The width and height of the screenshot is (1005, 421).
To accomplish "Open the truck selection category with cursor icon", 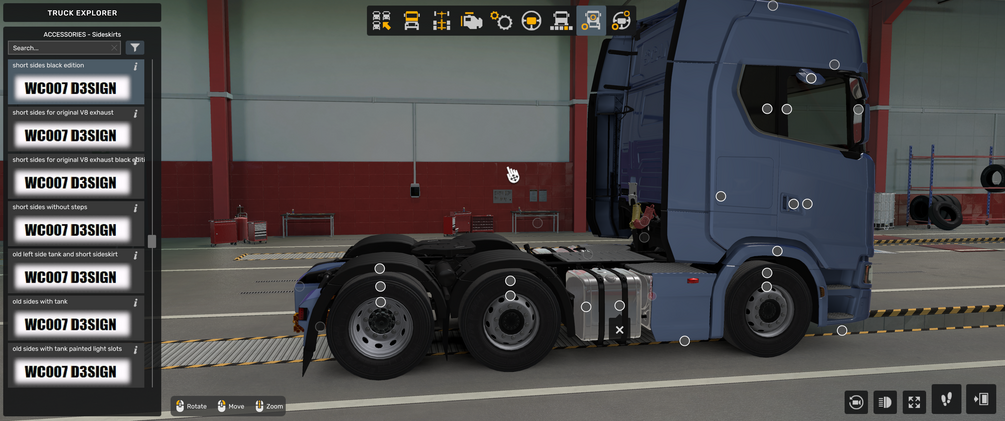I will (381, 20).
